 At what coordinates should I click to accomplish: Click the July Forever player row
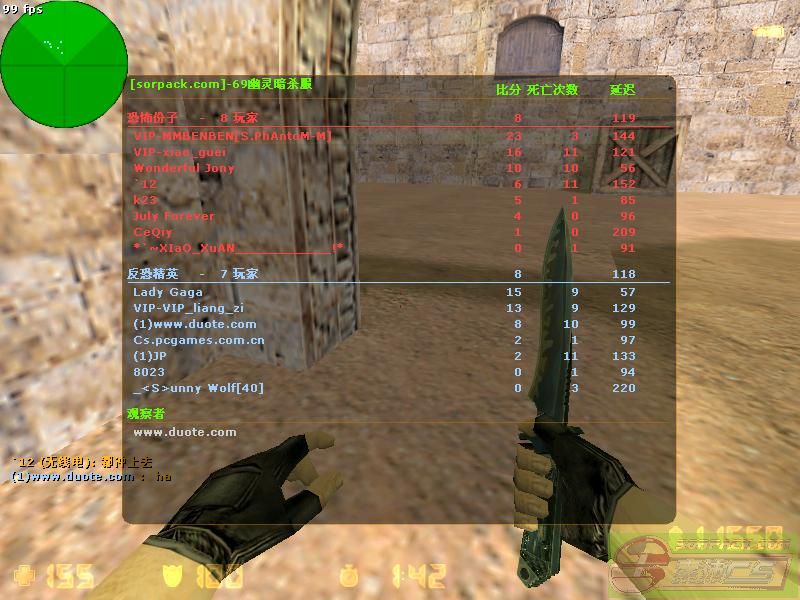(x=174, y=216)
